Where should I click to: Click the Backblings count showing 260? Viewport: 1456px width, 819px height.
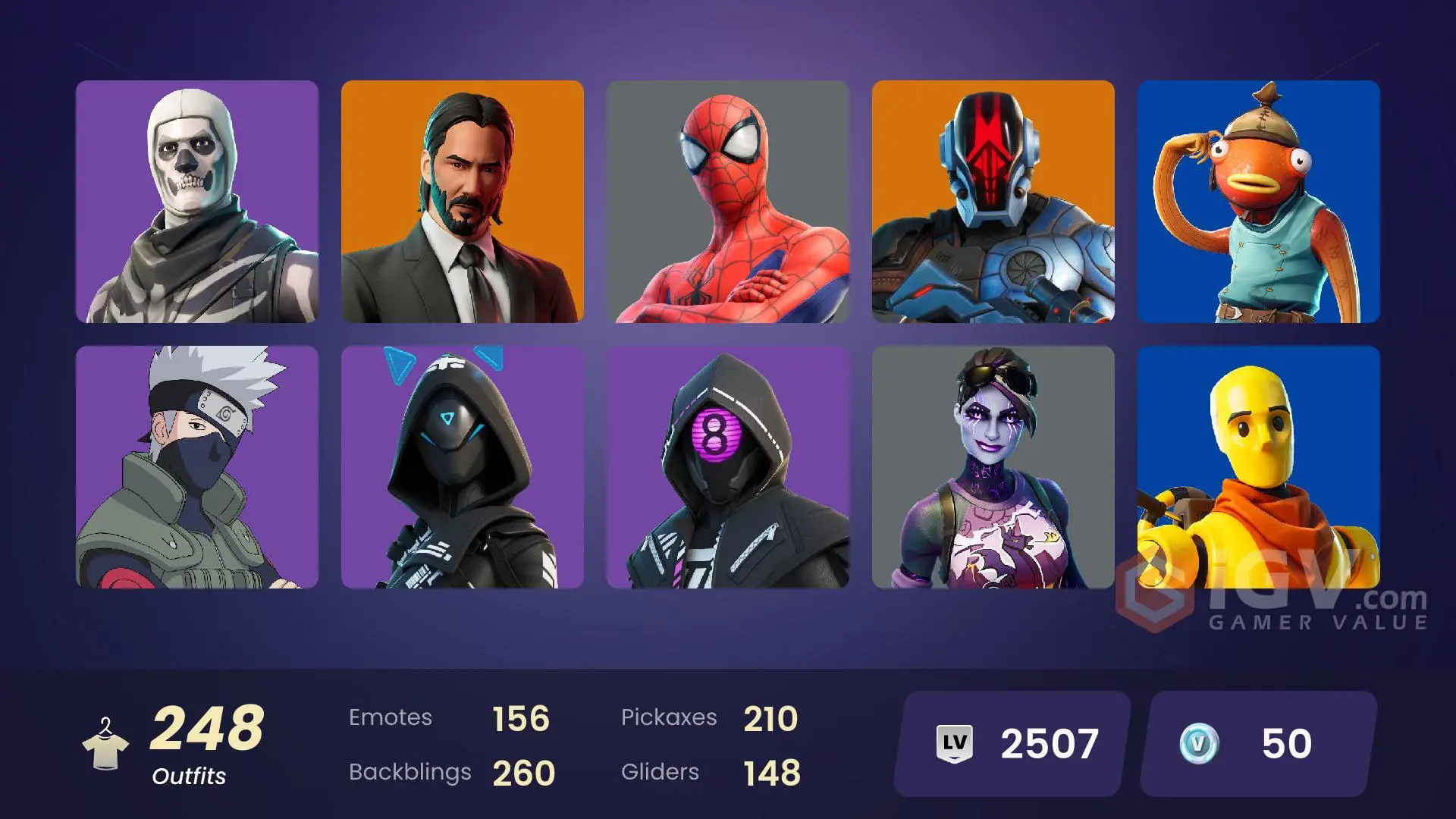[x=526, y=774]
